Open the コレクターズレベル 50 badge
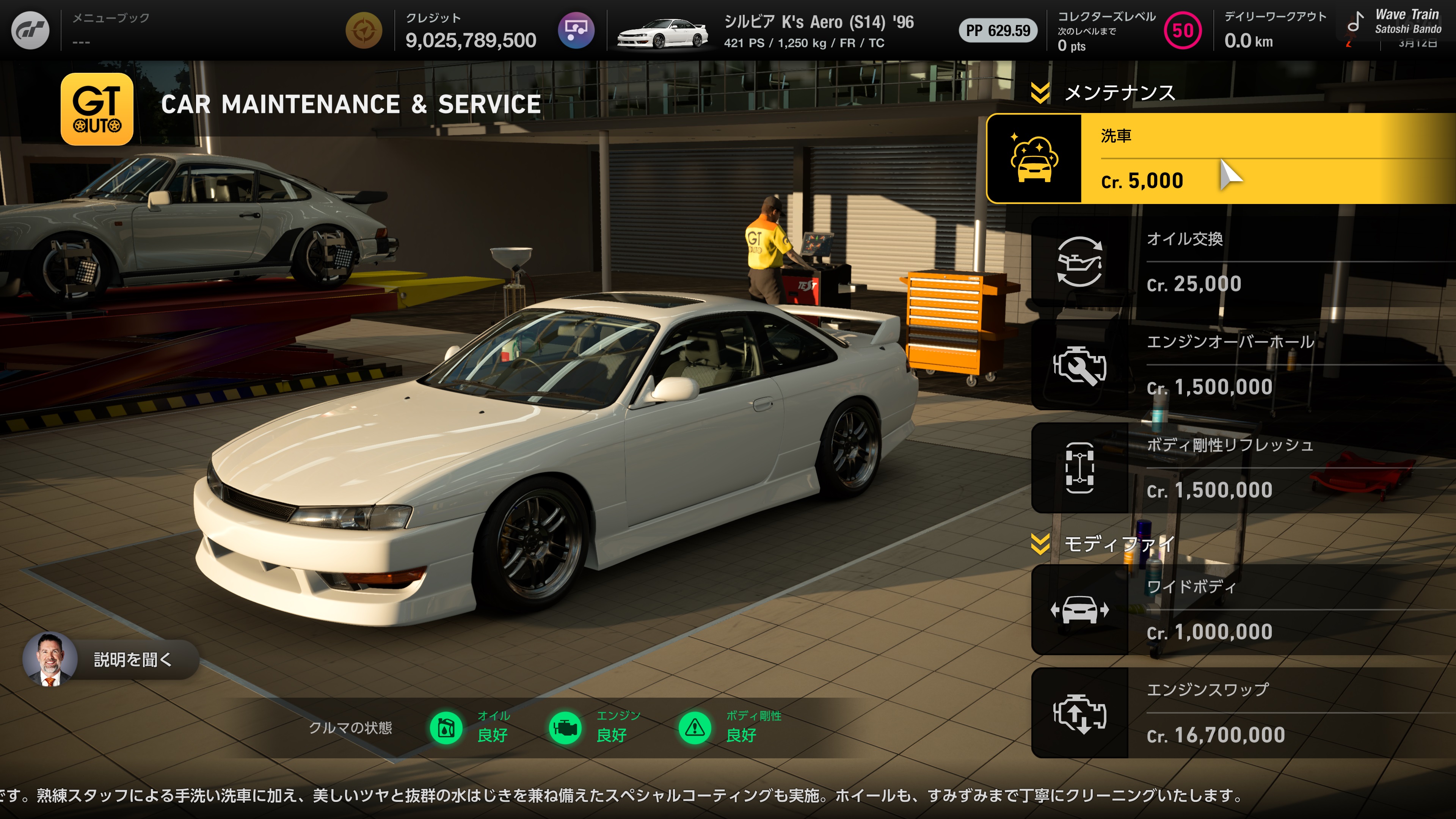Image resolution: width=1456 pixels, height=819 pixels. click(1183, 31)
